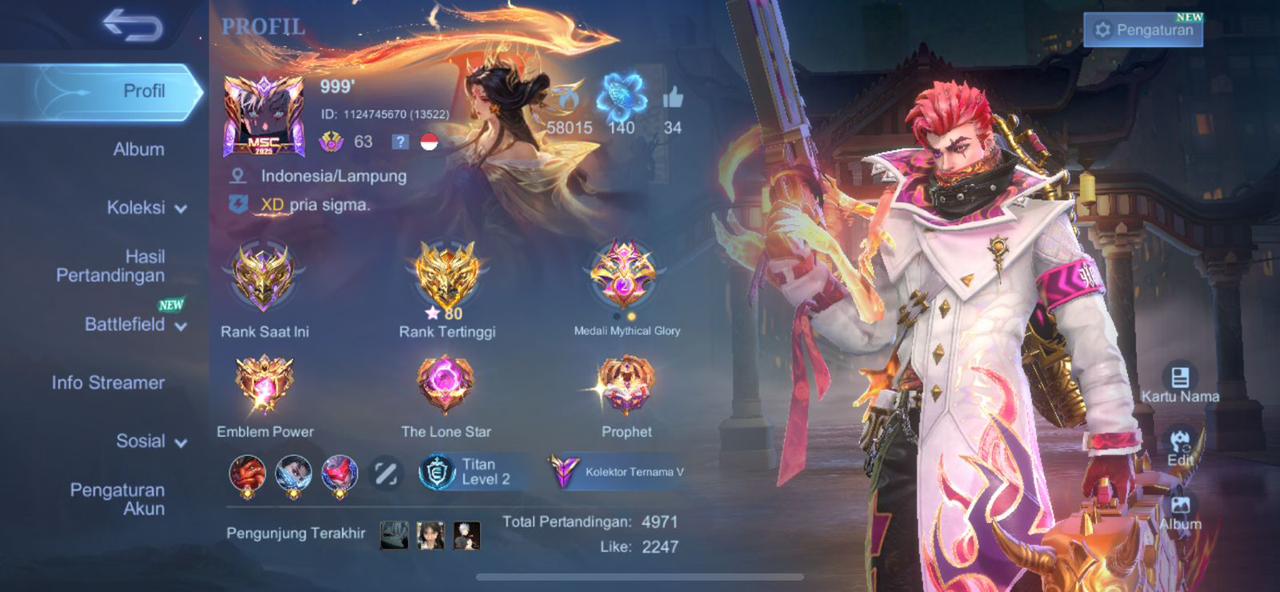Image resolution: width=1280 pixels, height=592 pixels.
Task: Select The Lone Star badge
Action: (446, 385)
